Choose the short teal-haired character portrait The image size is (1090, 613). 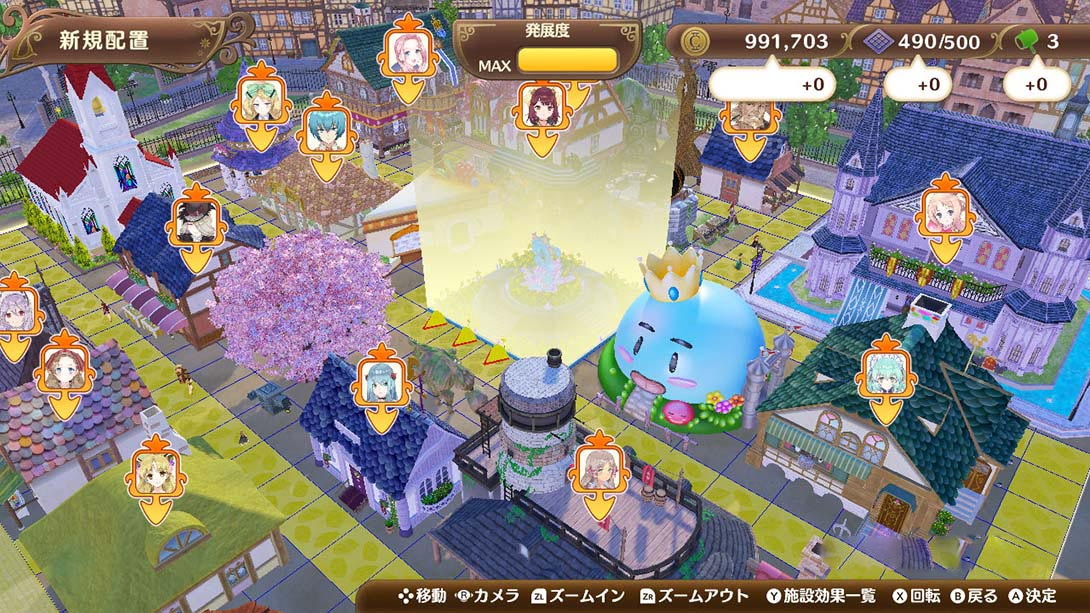point(326,131)
